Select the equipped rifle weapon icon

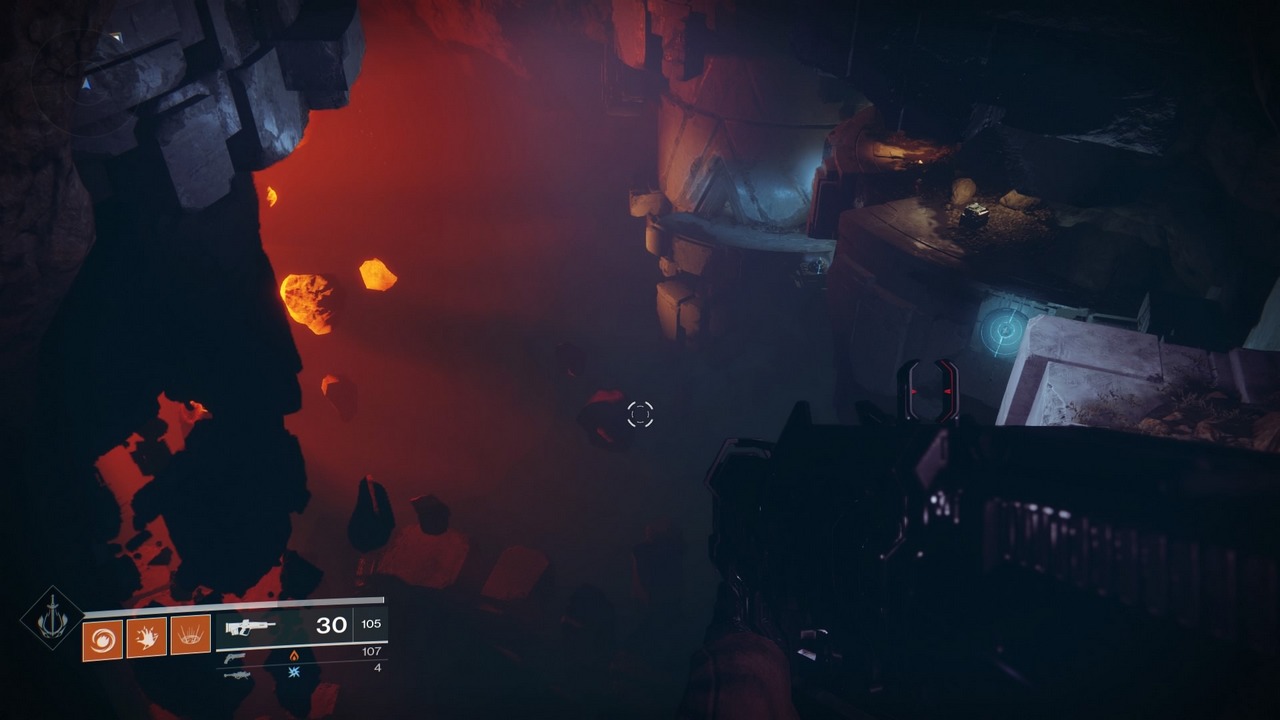click(250, 627)
